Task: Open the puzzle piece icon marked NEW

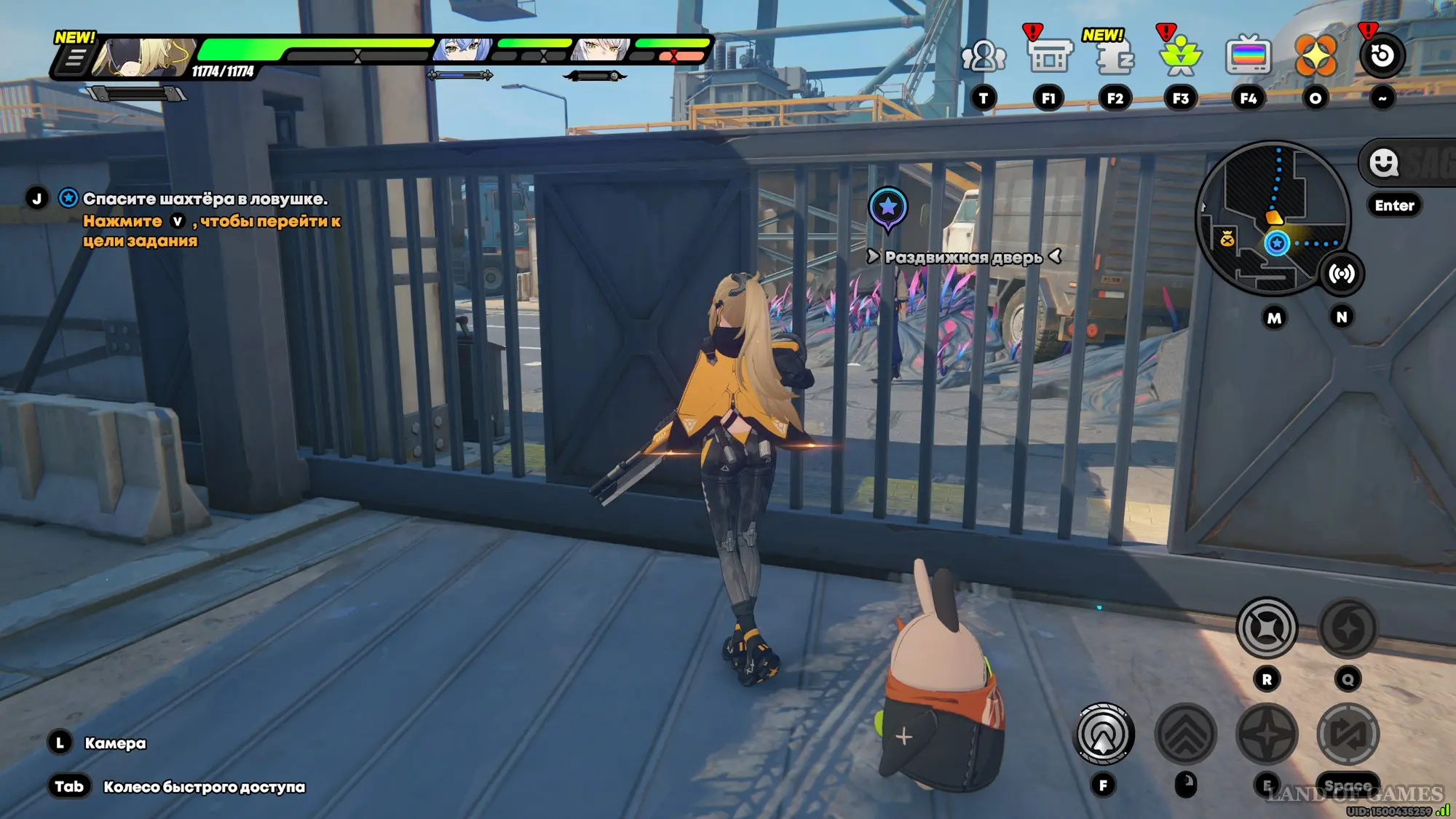Action: pyautogui.click(x=1115, y=58)
